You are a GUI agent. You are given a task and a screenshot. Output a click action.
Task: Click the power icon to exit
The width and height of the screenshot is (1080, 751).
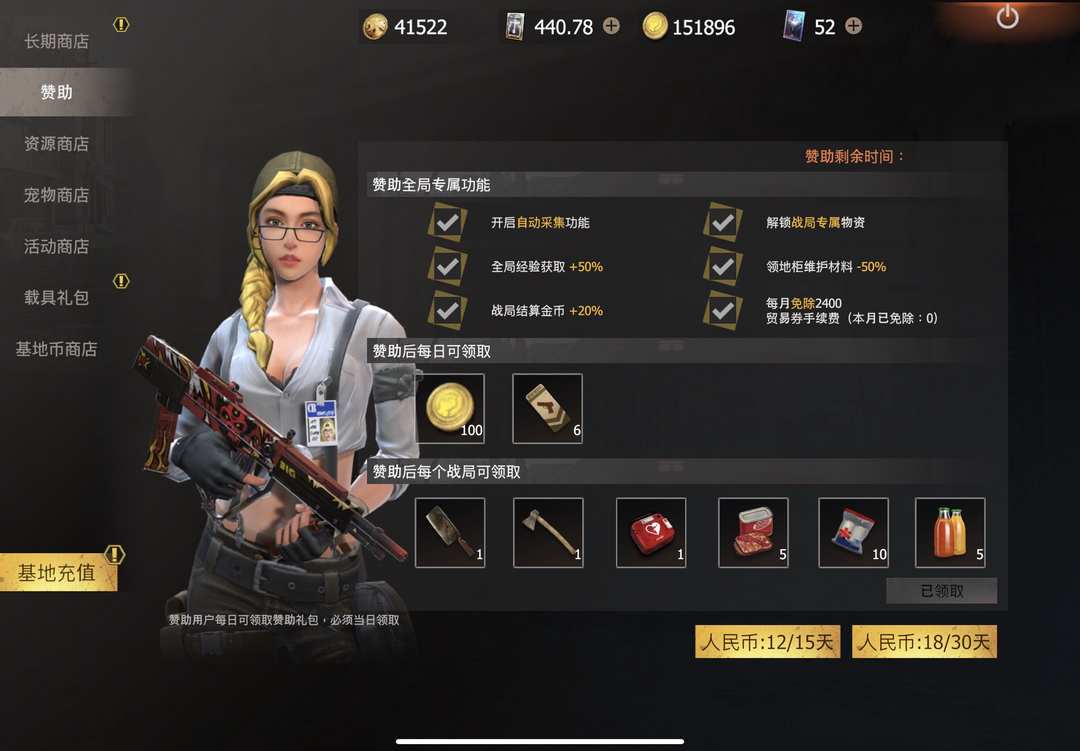click(x=1007, y=17)
